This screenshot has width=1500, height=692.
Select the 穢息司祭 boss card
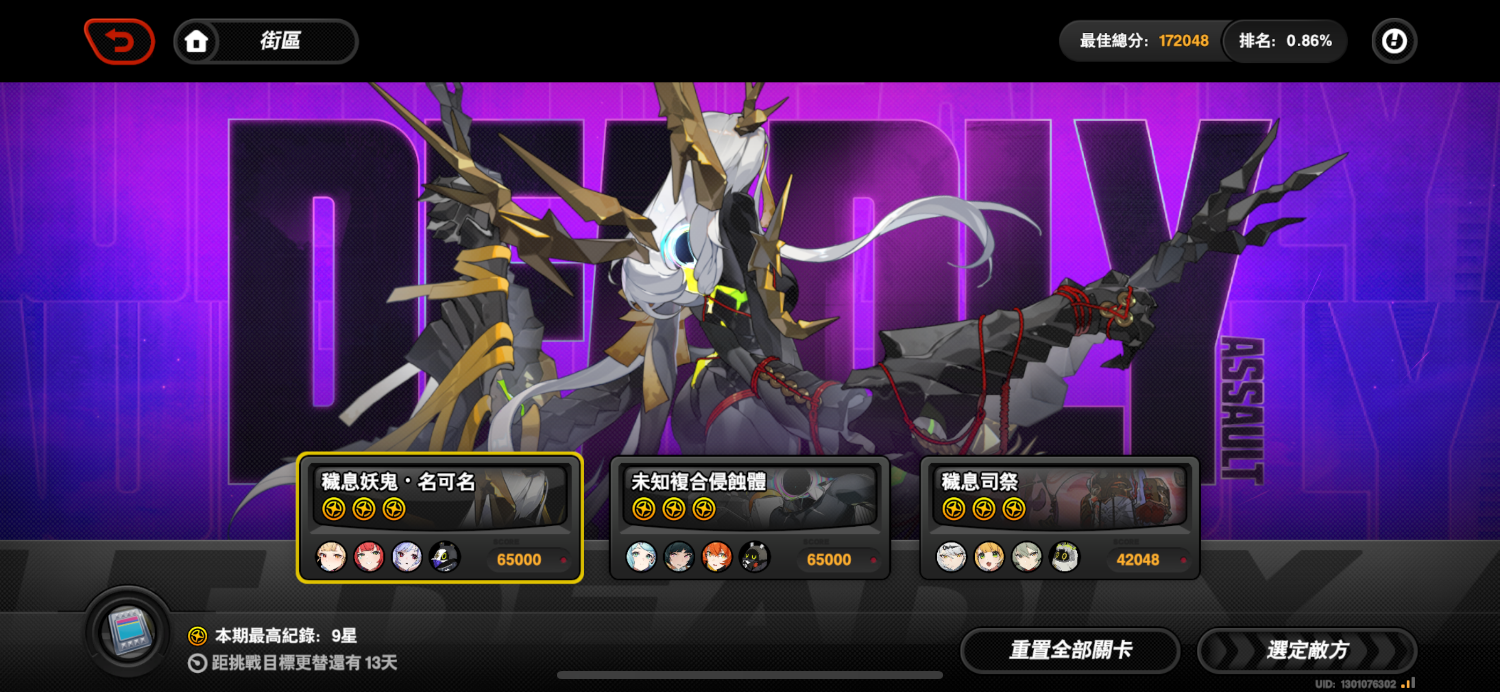tap(1059, 517)
